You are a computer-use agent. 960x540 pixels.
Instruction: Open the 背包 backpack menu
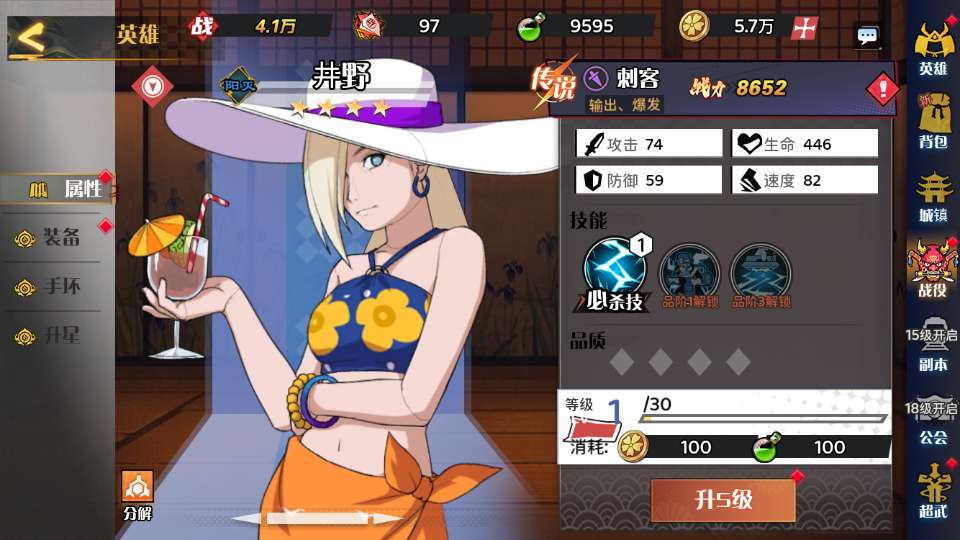pyautogui.click(x=932, y=122)
